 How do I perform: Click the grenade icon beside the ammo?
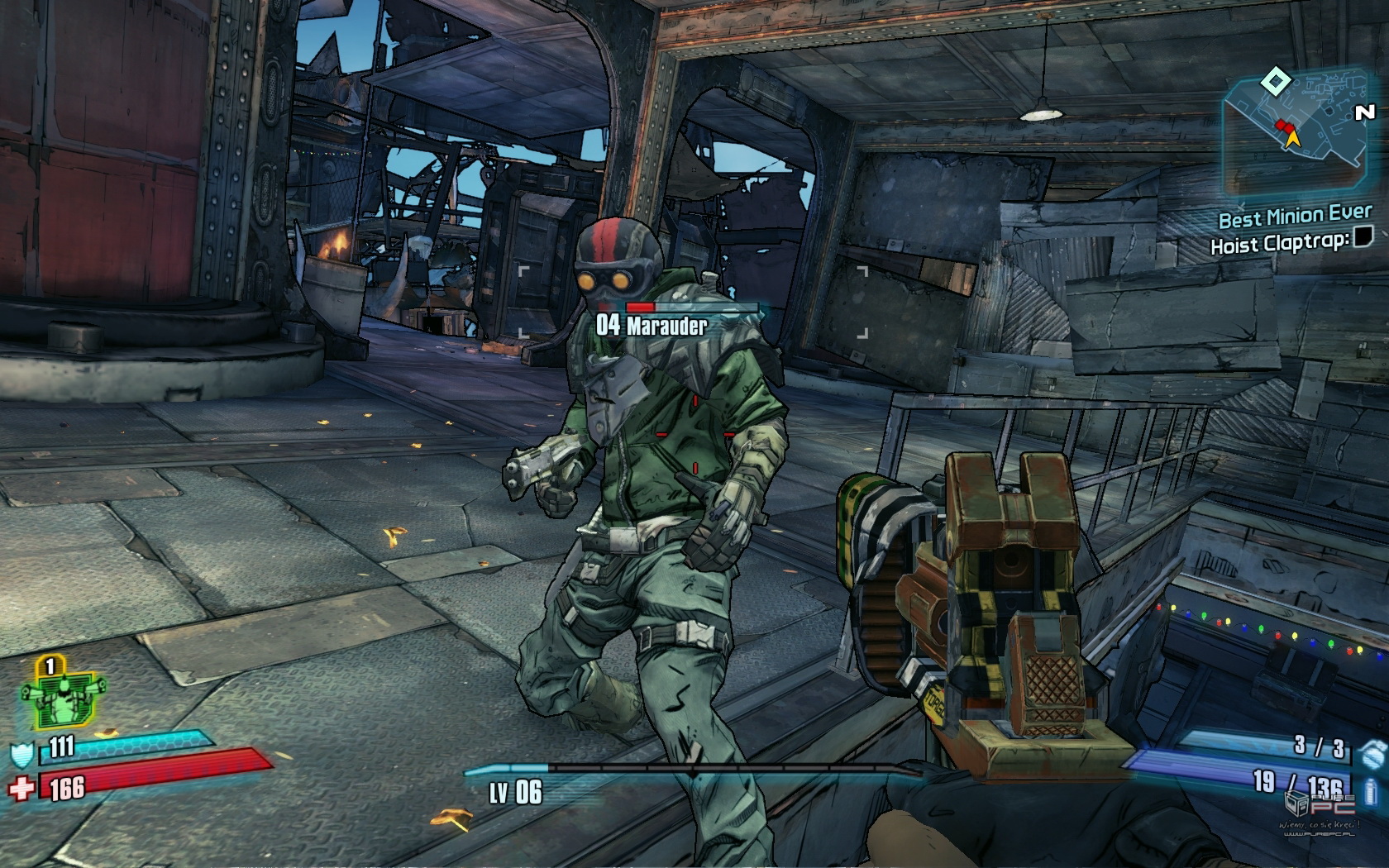[x=1372, y=751]
